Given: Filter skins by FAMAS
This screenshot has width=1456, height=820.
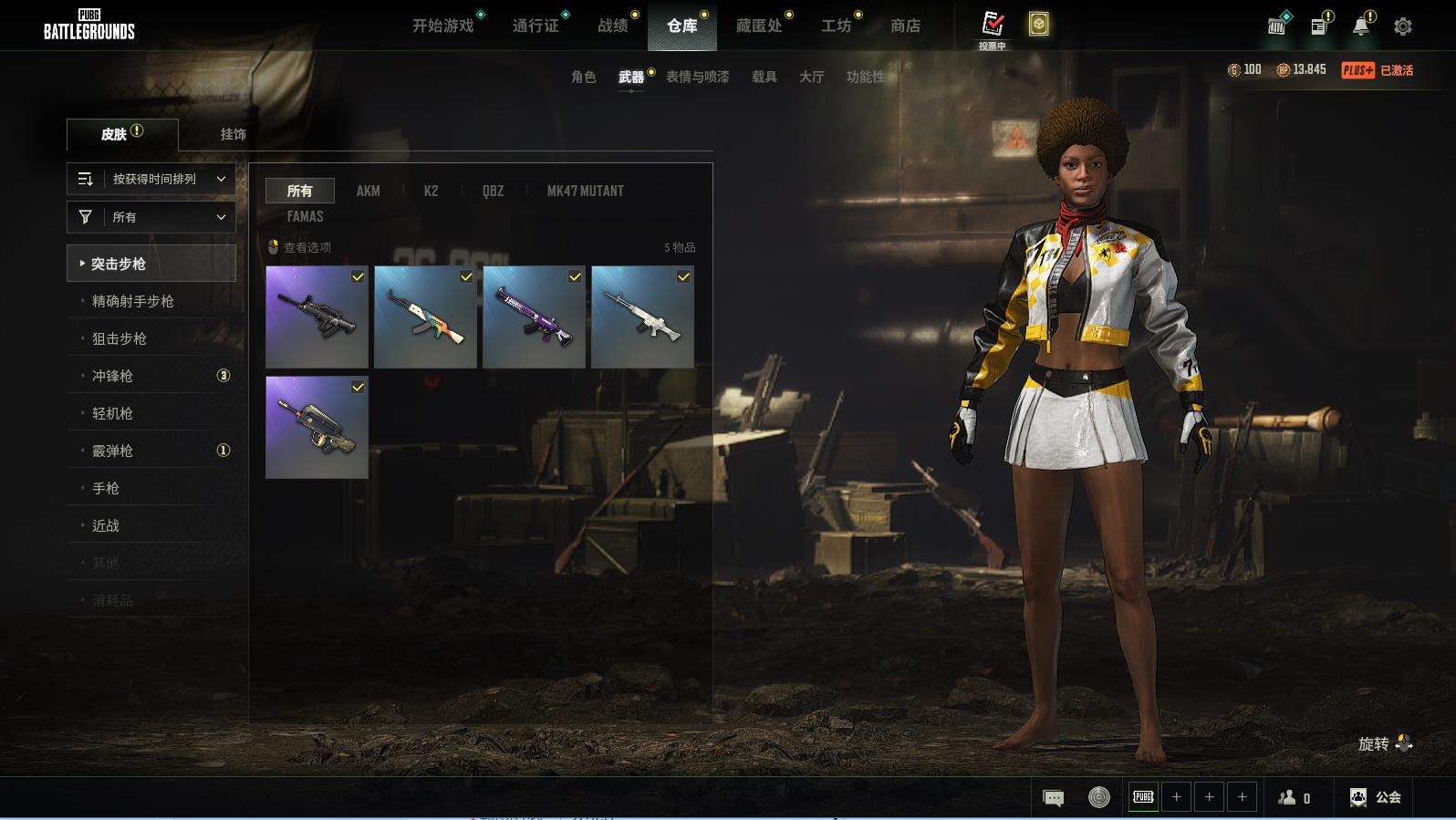Looking at the screenshot, I should [305, 216].
